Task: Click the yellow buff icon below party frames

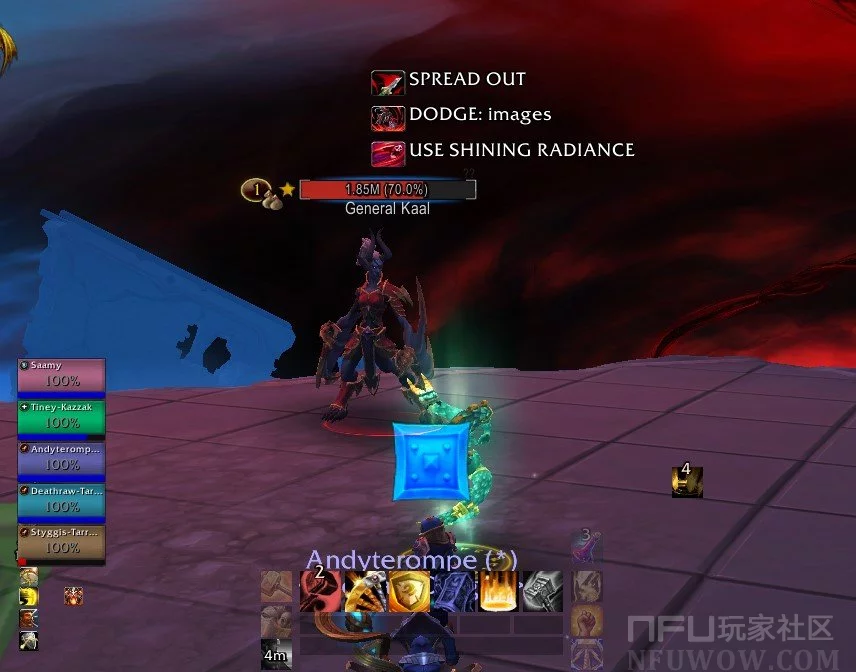Action: [x=28, y=596]
